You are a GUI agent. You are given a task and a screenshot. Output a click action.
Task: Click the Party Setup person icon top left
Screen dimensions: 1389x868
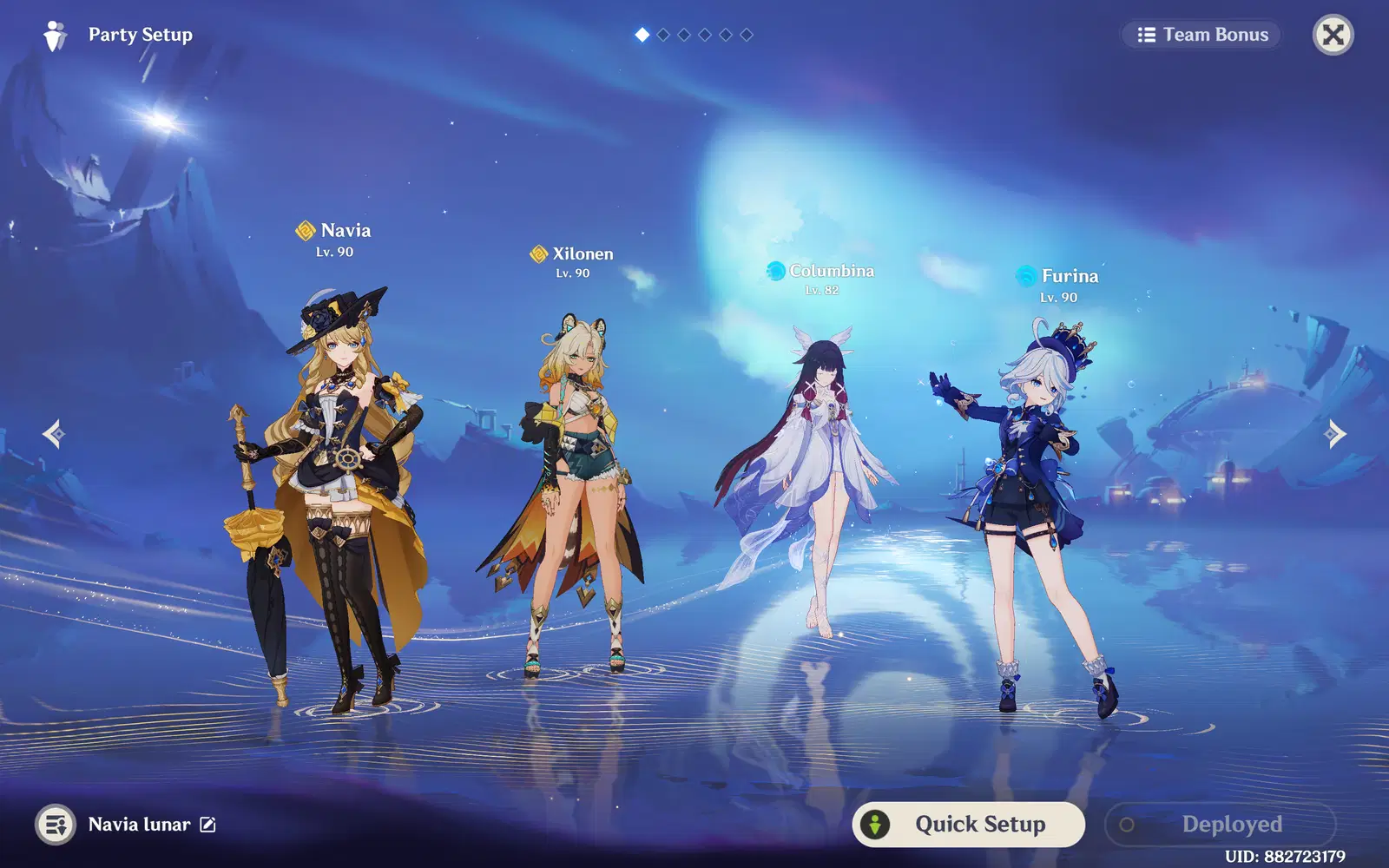click(x=56, y=34)
